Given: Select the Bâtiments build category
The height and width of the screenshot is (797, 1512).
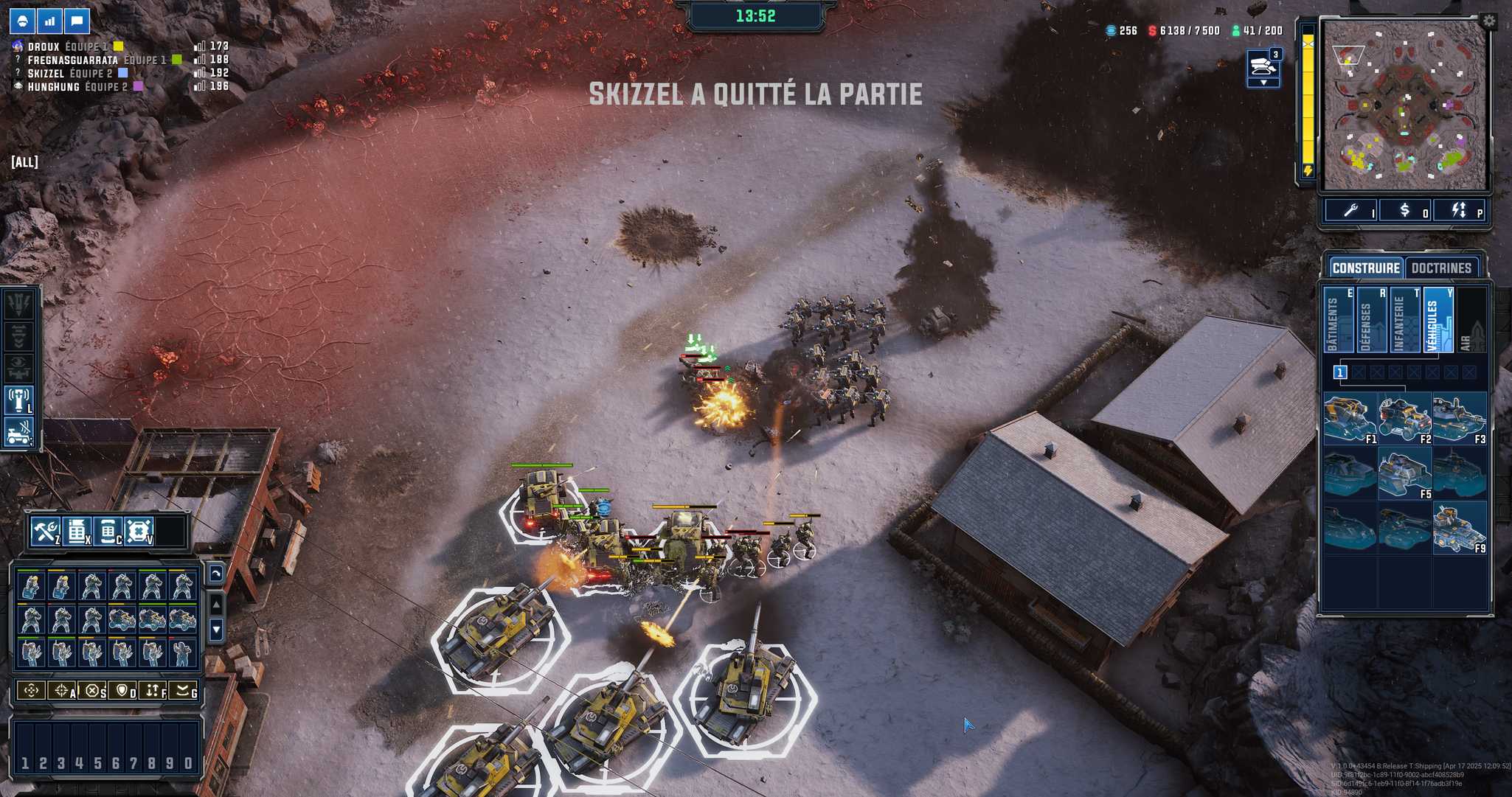Looking at the screenshot, I should [x=1337, y=321].
